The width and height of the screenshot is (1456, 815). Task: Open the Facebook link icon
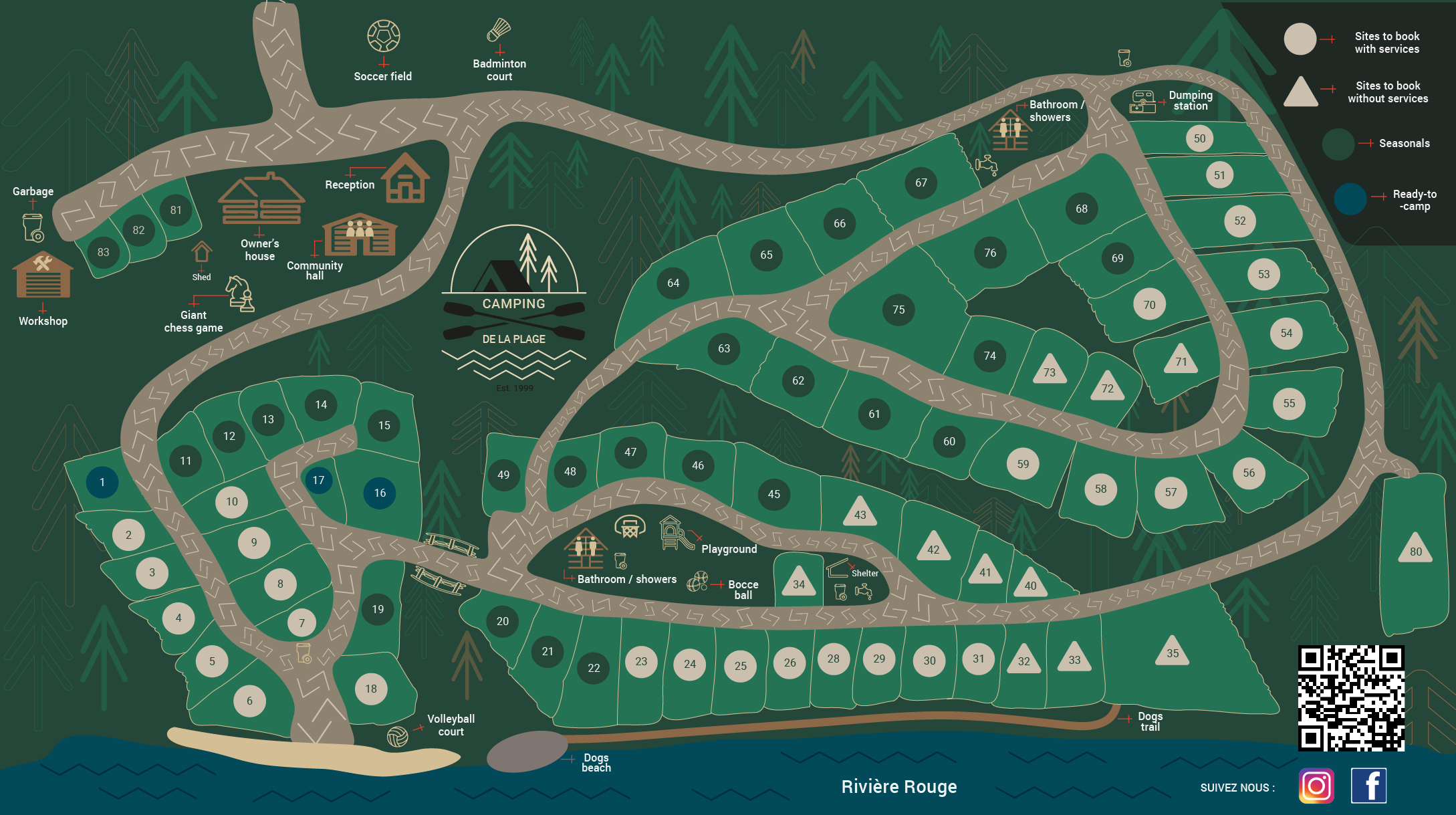(x=1368, y=786)
